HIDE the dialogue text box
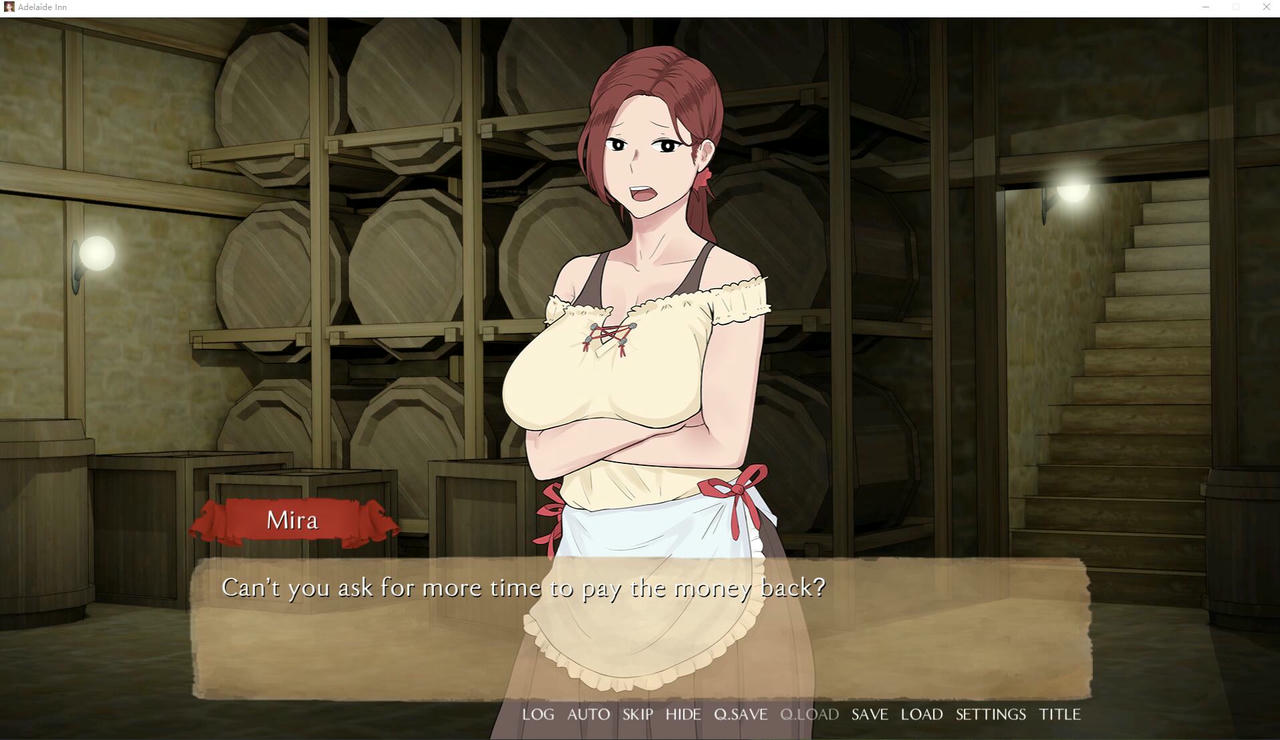 pyautogui.click(x=683, y=714)
